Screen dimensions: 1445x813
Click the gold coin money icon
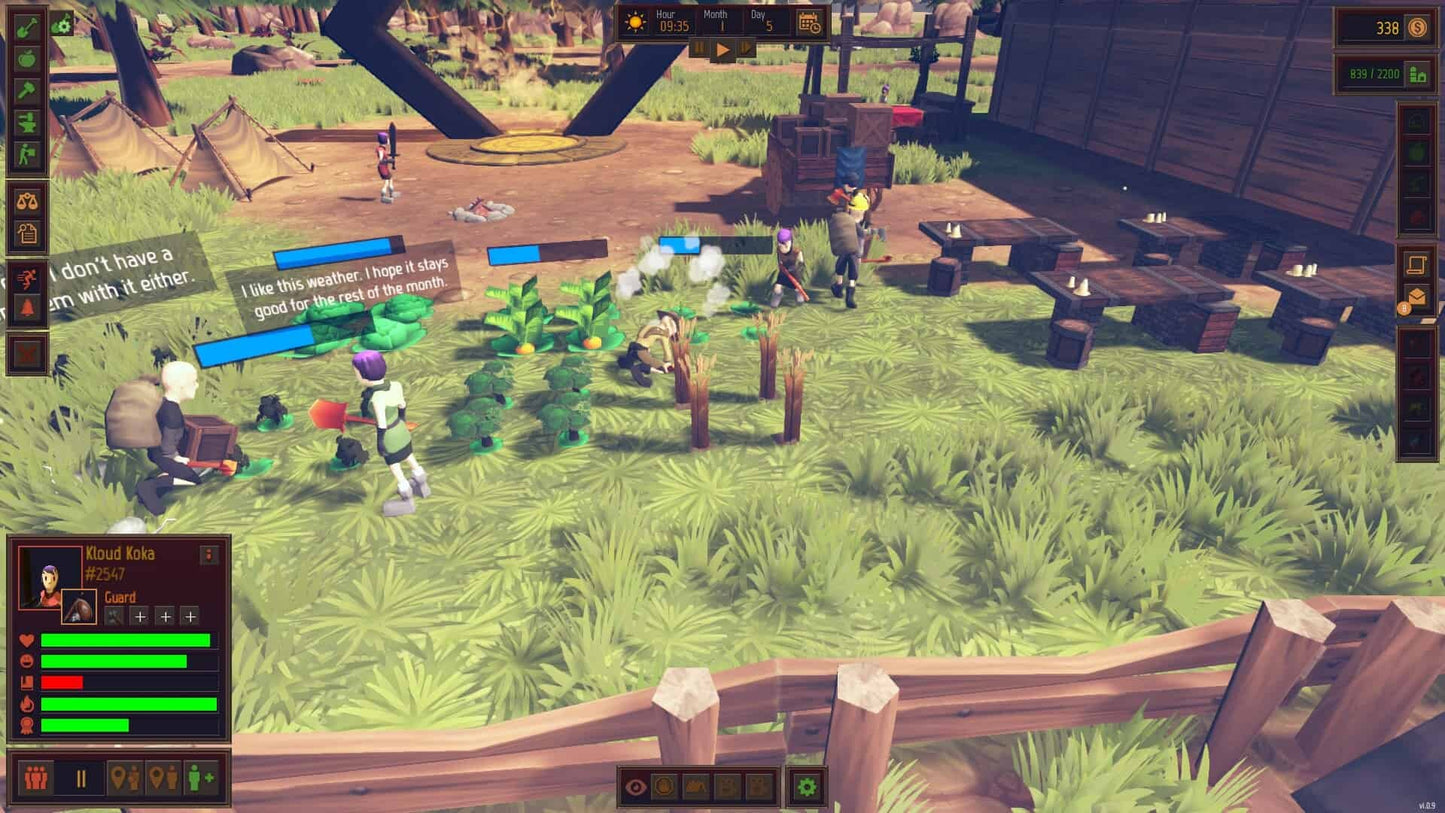[1418, 28]
